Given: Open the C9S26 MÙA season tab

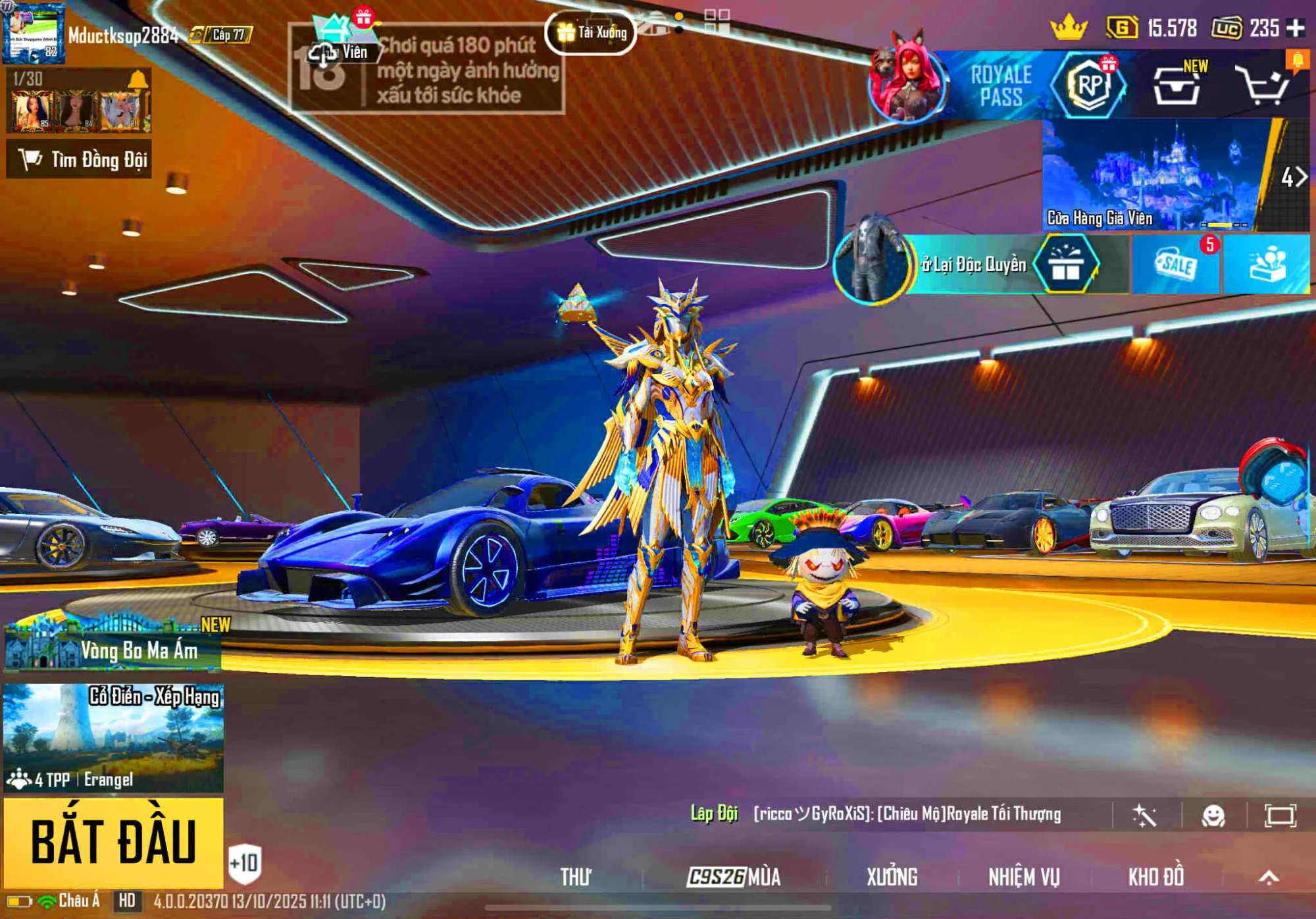Looking at the screenshot, I should coord(734,877).
